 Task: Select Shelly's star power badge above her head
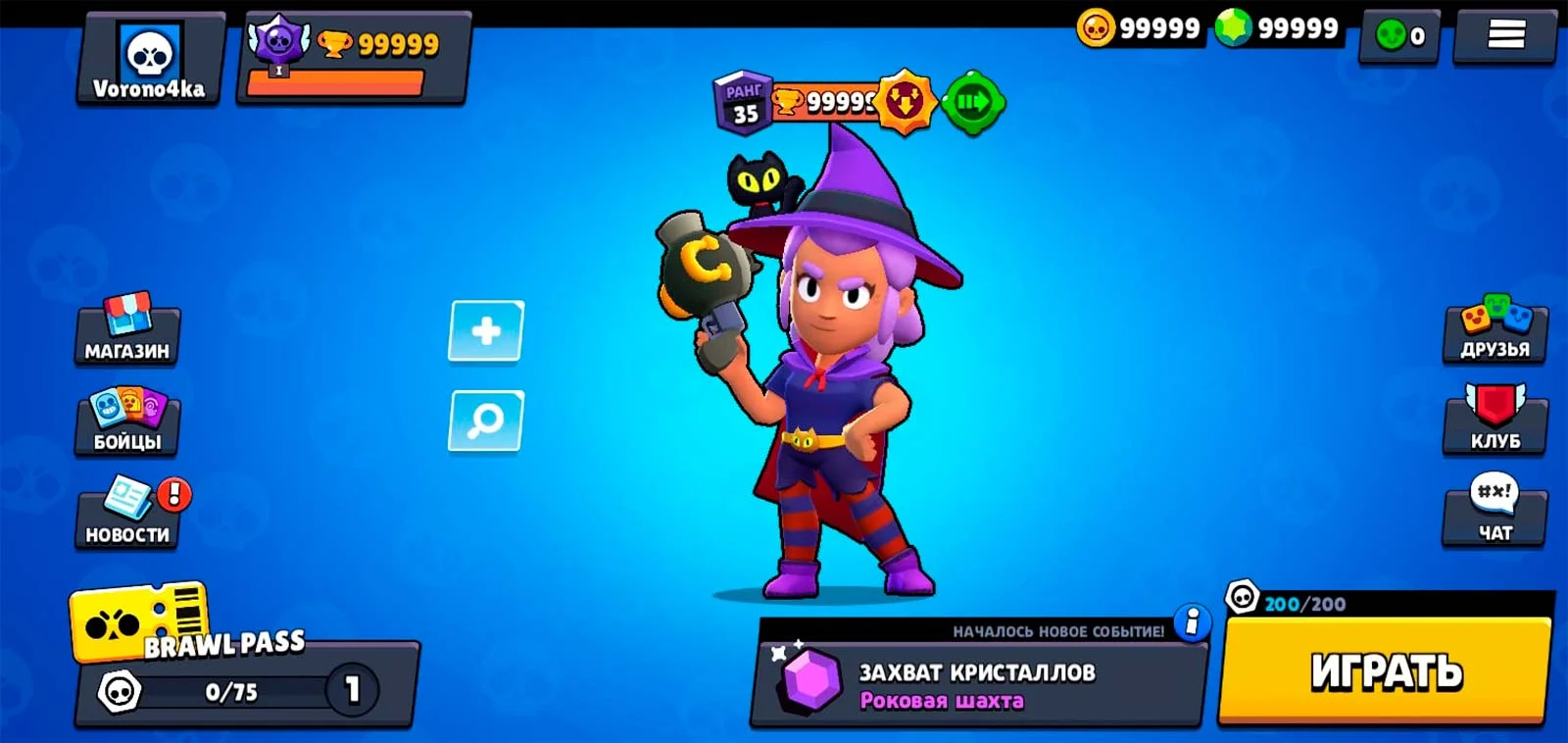coord(906,101)
